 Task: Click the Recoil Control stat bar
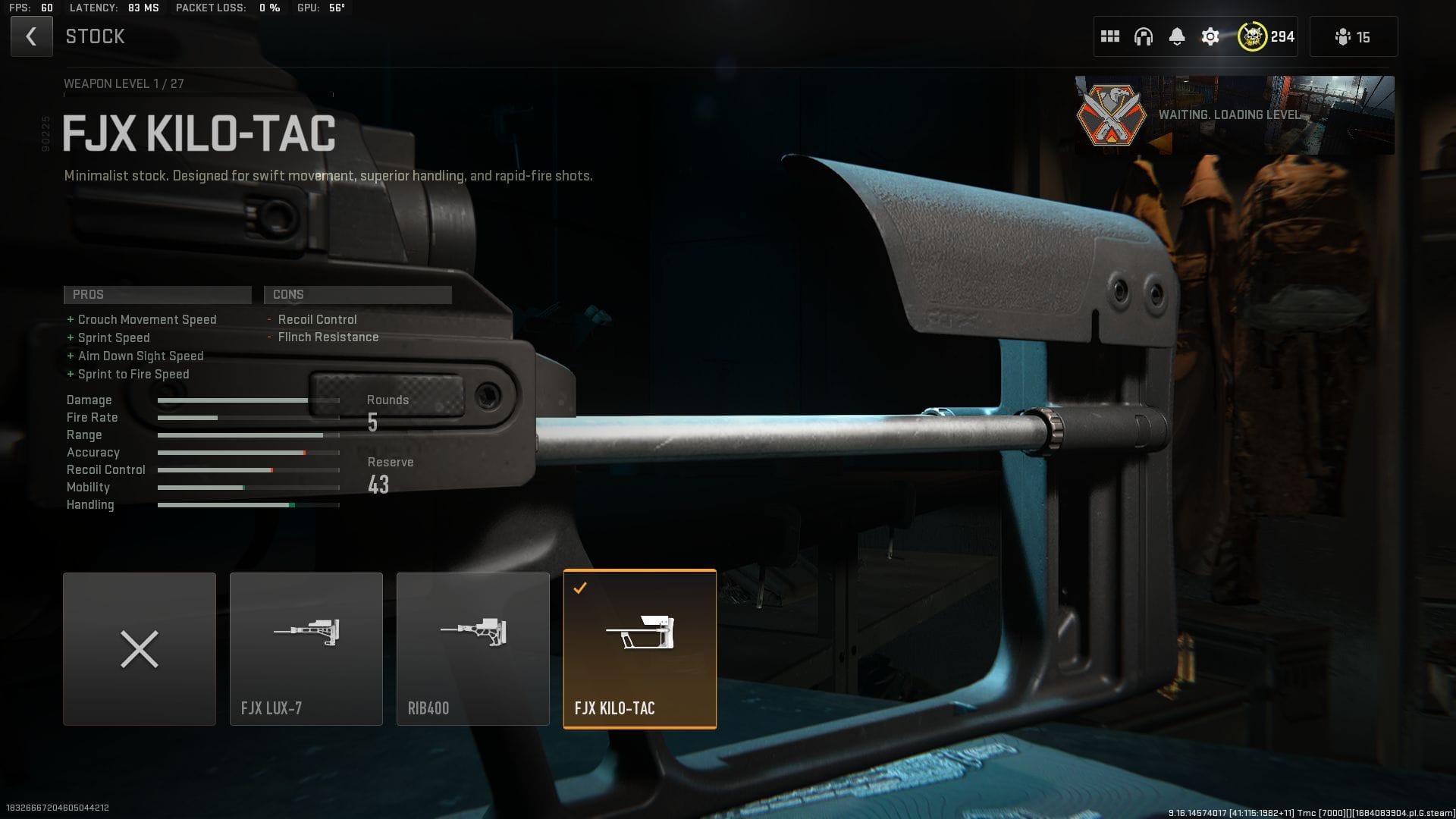coord(248,470)
